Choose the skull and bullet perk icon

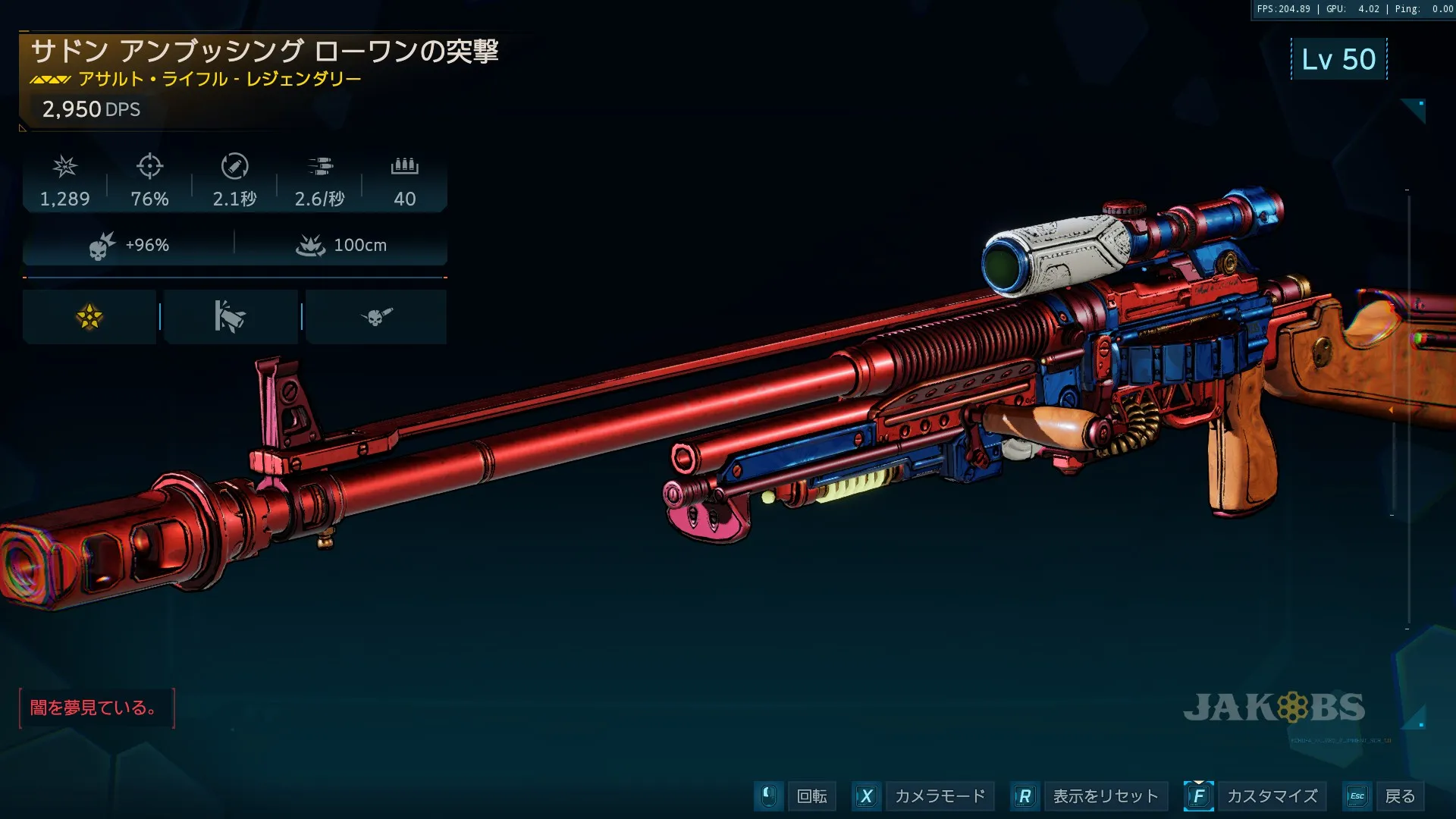point(376,317)
